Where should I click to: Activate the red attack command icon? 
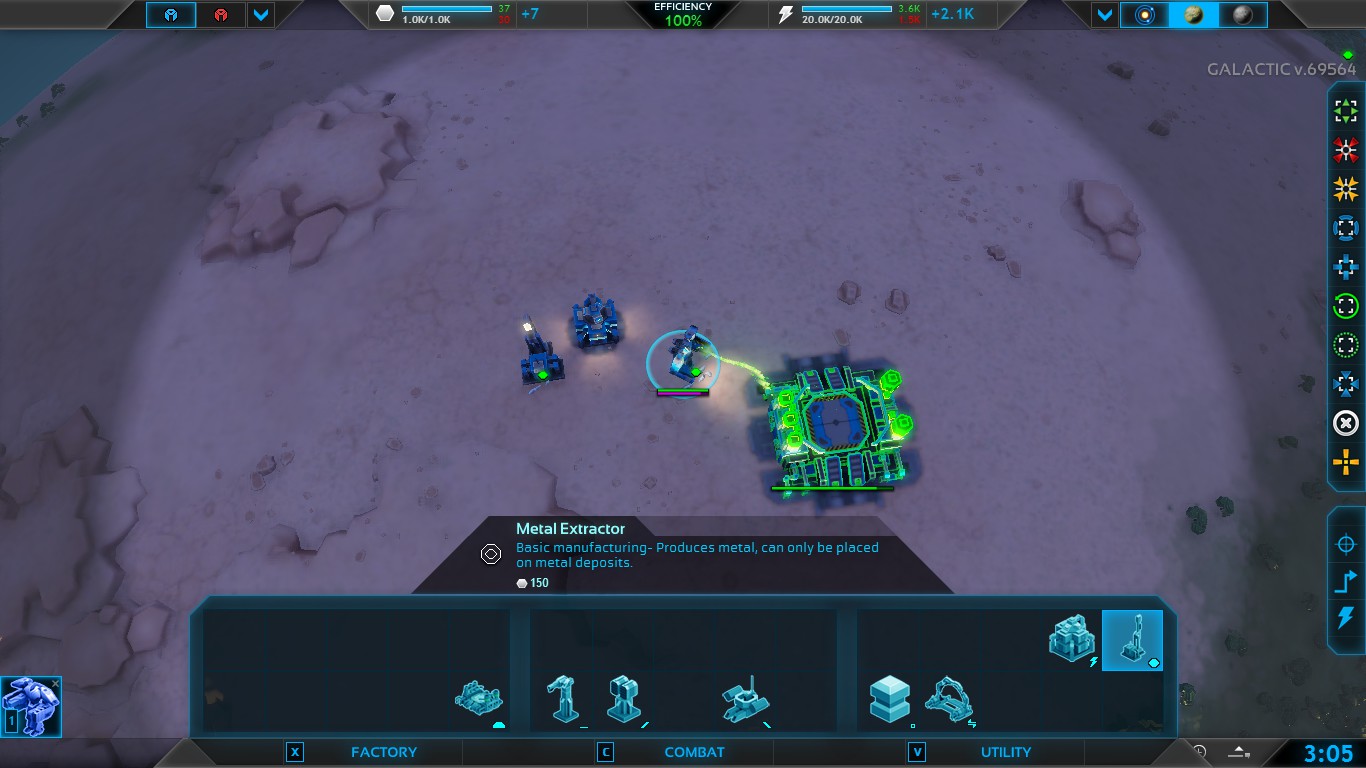point(1346,150)
